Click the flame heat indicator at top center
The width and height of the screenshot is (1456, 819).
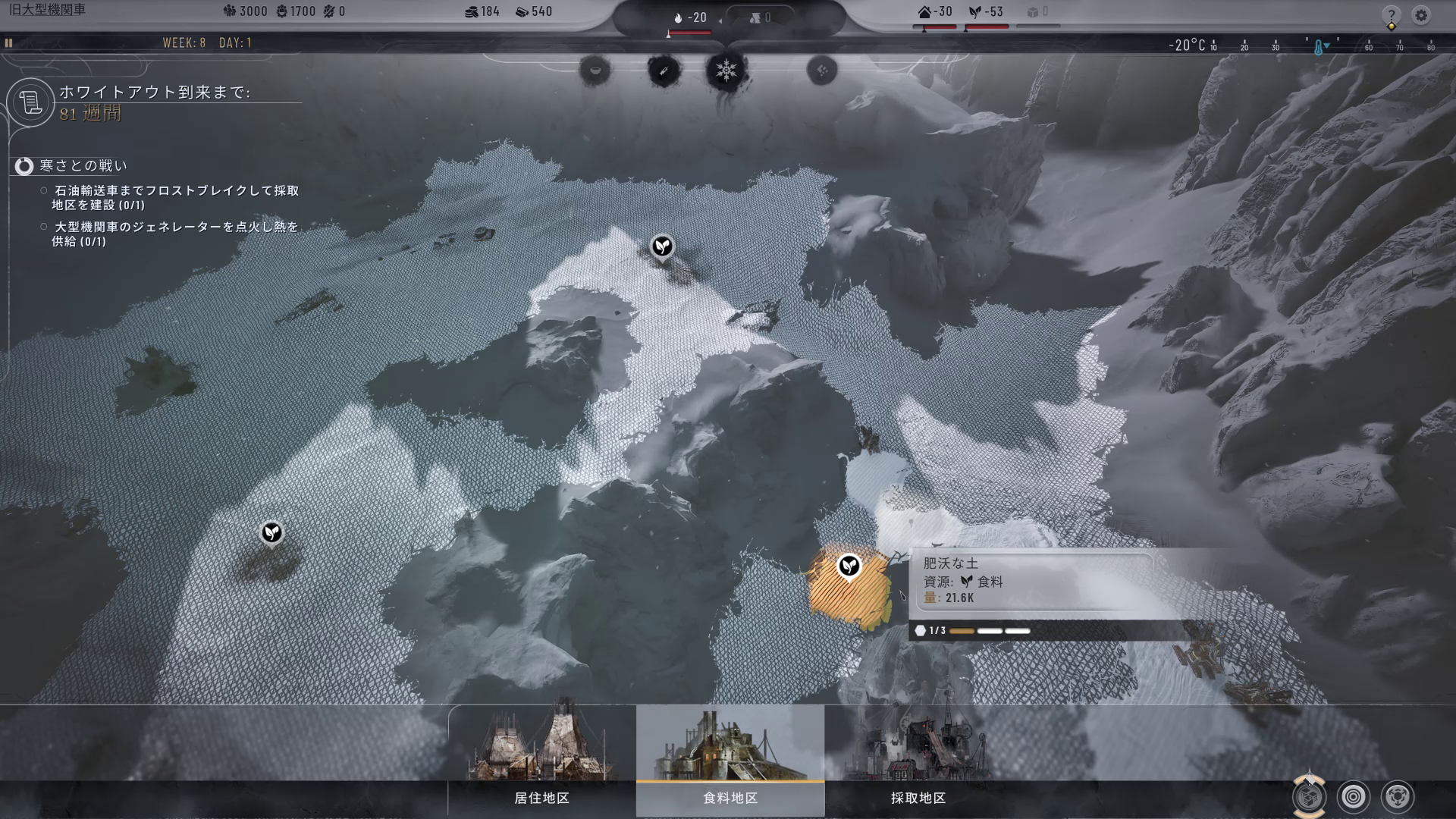(679, 17)
